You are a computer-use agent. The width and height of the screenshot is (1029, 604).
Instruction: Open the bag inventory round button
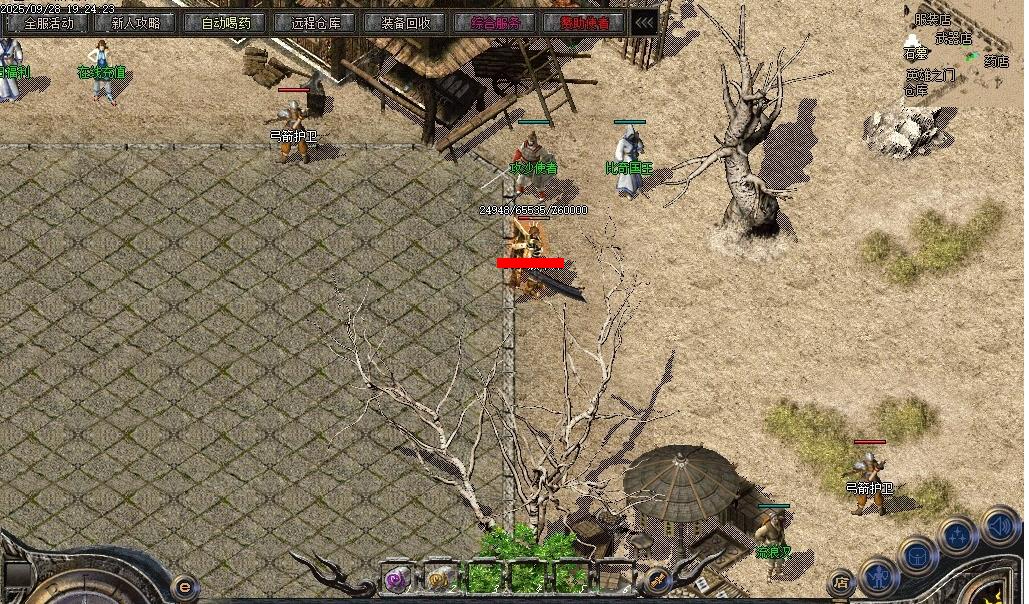[916, 554]
